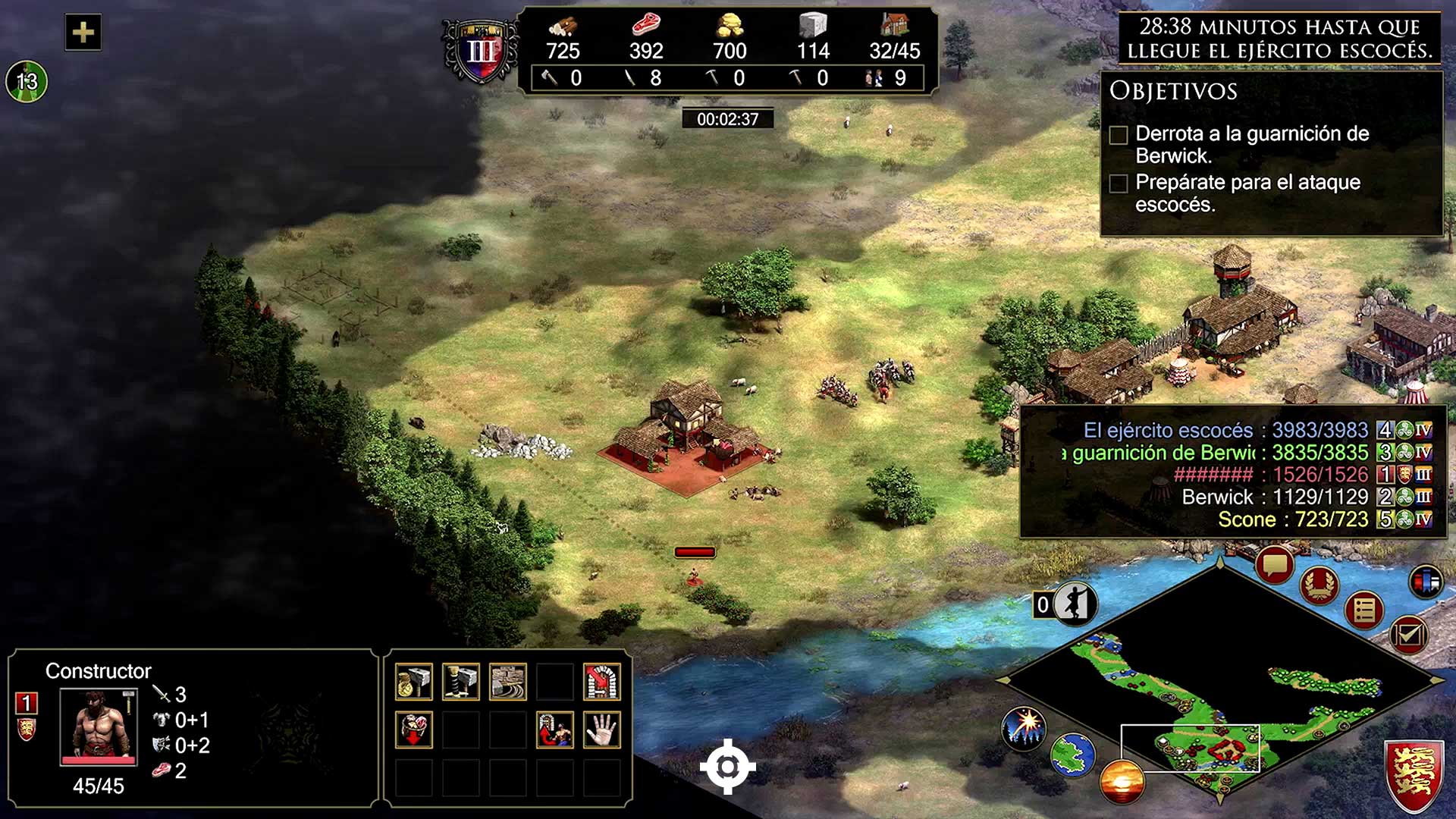
Task: Click the sunset minimap mode button
Action: pos(1122,781)
